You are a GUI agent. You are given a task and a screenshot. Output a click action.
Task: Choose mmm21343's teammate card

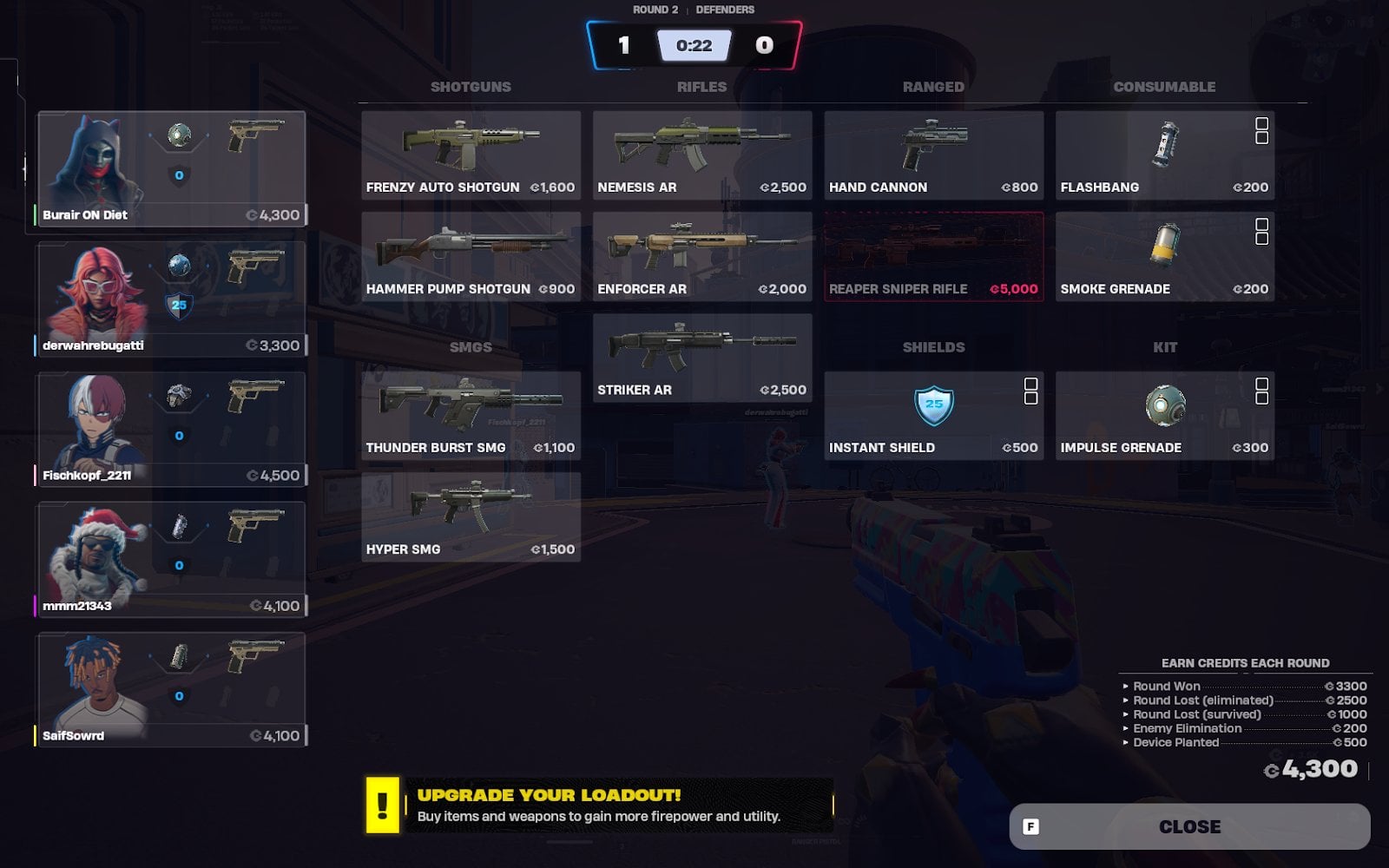coord(171,559)
